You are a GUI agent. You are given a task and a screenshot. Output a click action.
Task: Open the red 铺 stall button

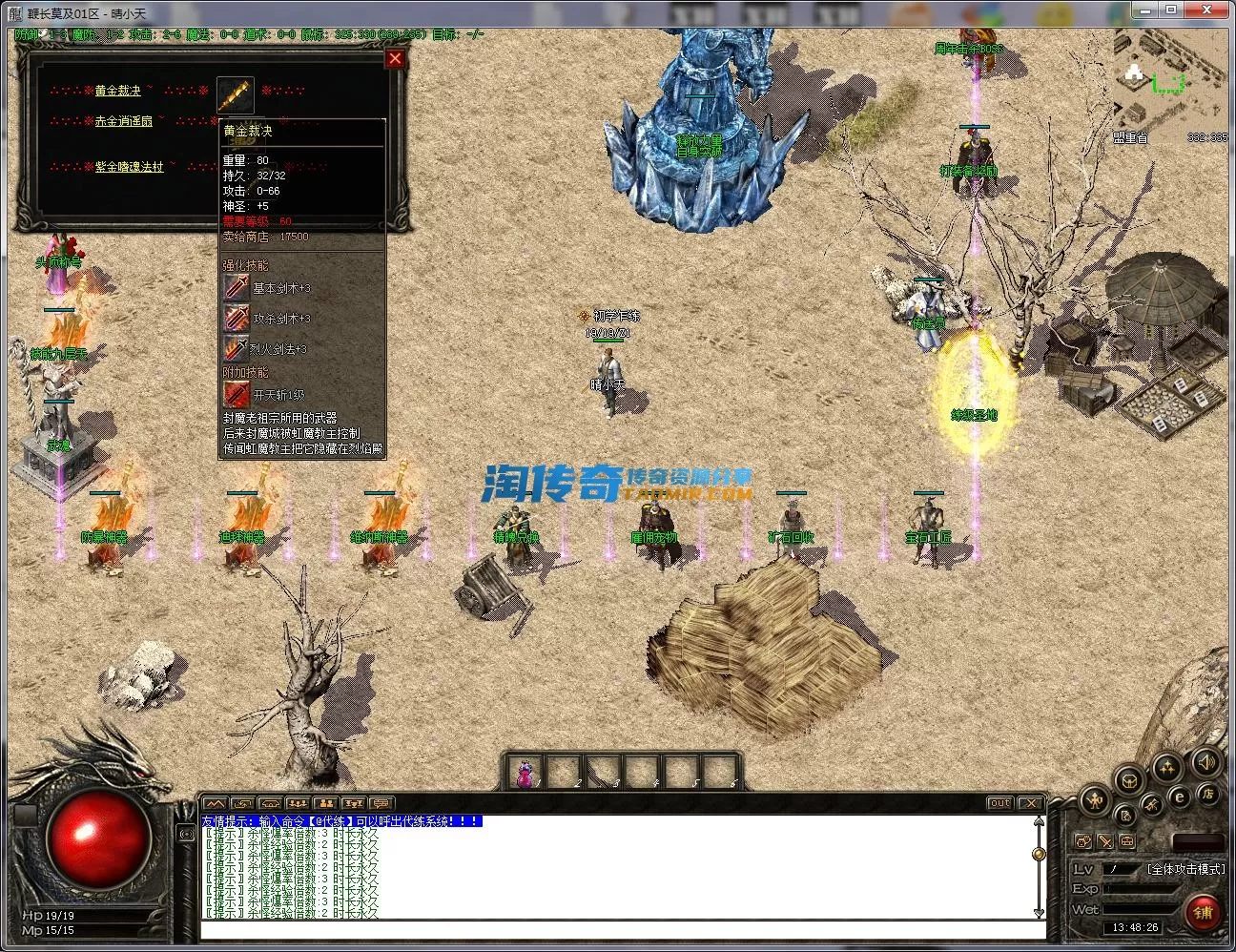pyautogui.click(x=1203, y=913)
